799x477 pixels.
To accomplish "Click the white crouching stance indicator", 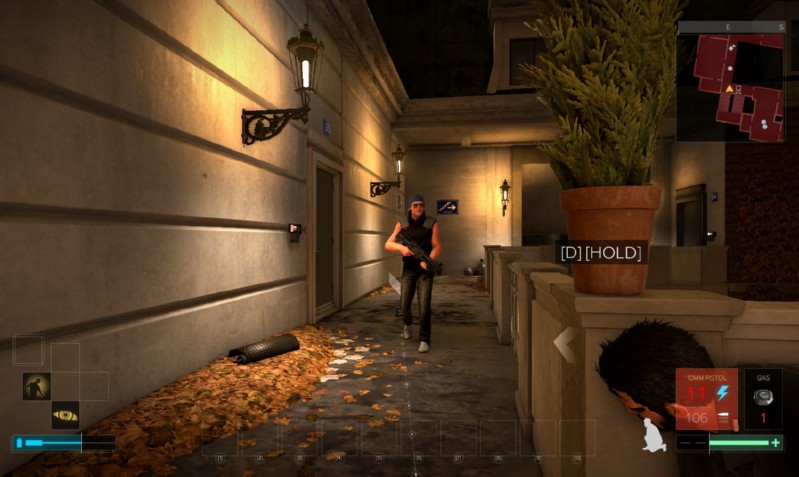I will [x=654, y=435].
